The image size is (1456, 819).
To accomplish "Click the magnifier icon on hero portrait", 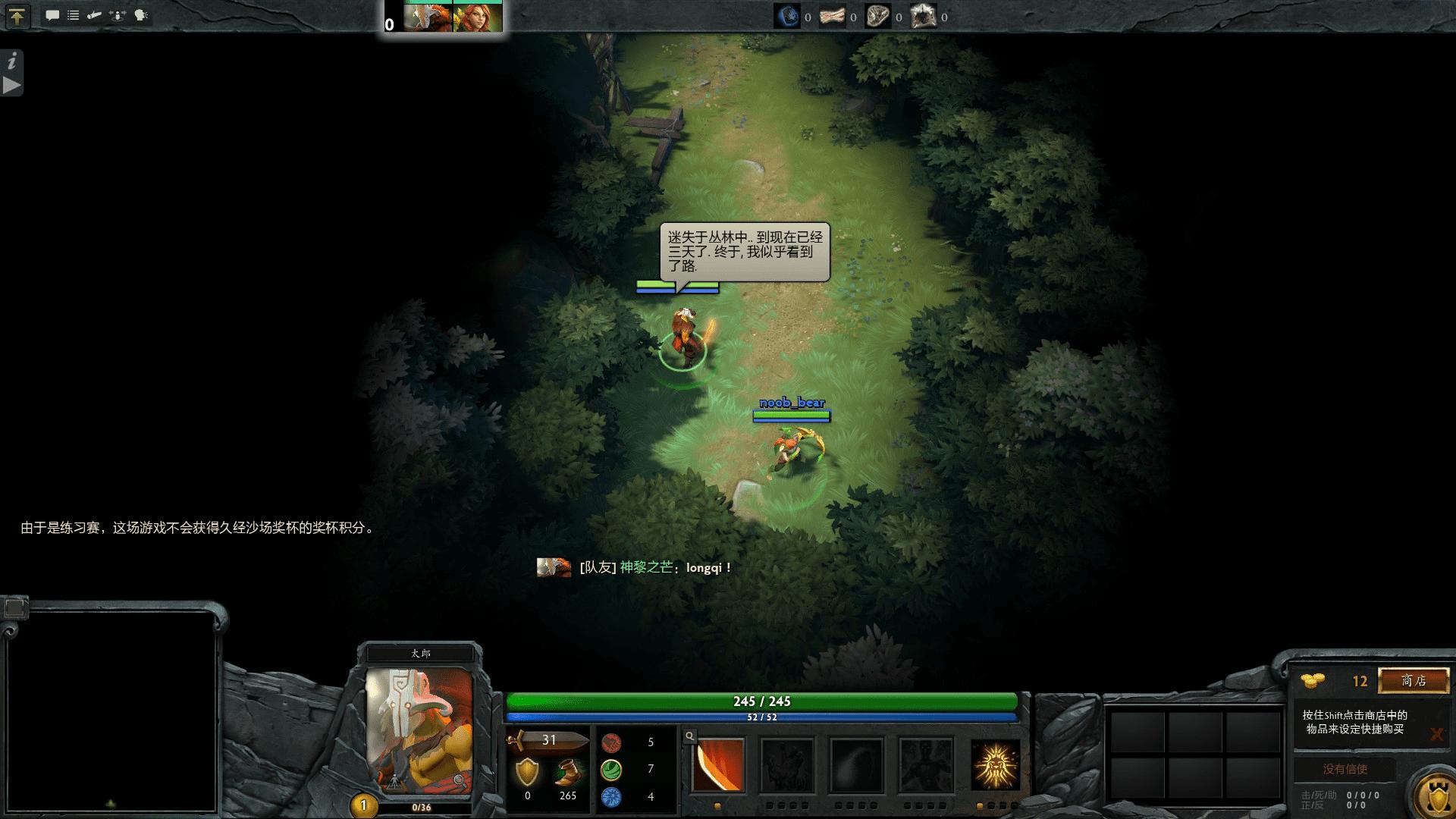I will click(x=459, y=780).
